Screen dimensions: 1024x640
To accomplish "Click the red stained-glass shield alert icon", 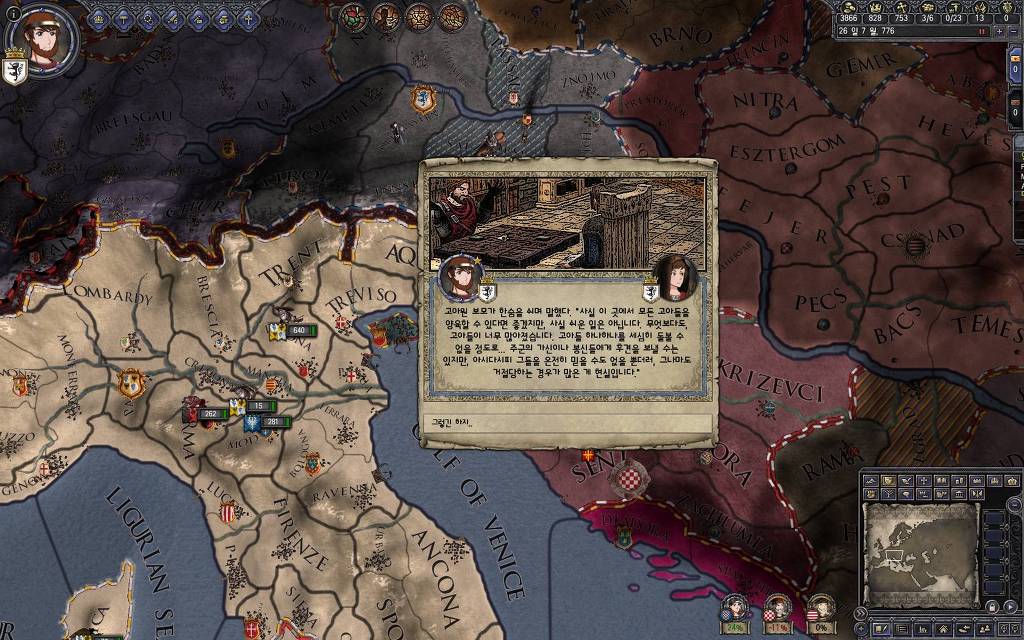I will (353, 16).
